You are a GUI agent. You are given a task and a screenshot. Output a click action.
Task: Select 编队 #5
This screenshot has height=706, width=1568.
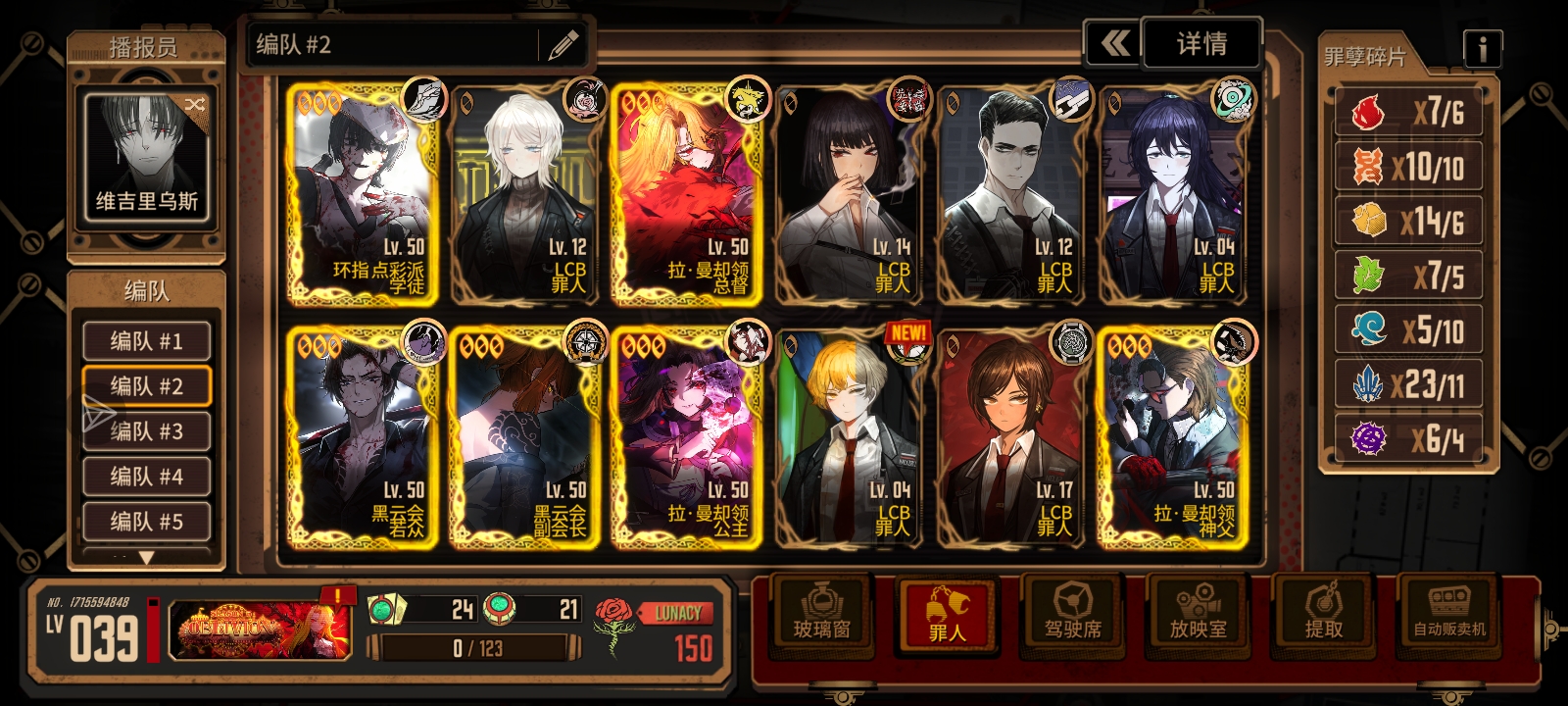[146, 522]
